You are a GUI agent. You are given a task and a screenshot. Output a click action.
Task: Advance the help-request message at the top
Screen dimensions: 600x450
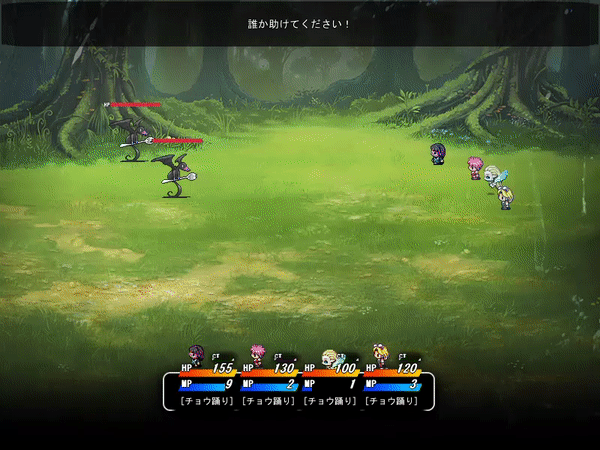pos(300,23)
